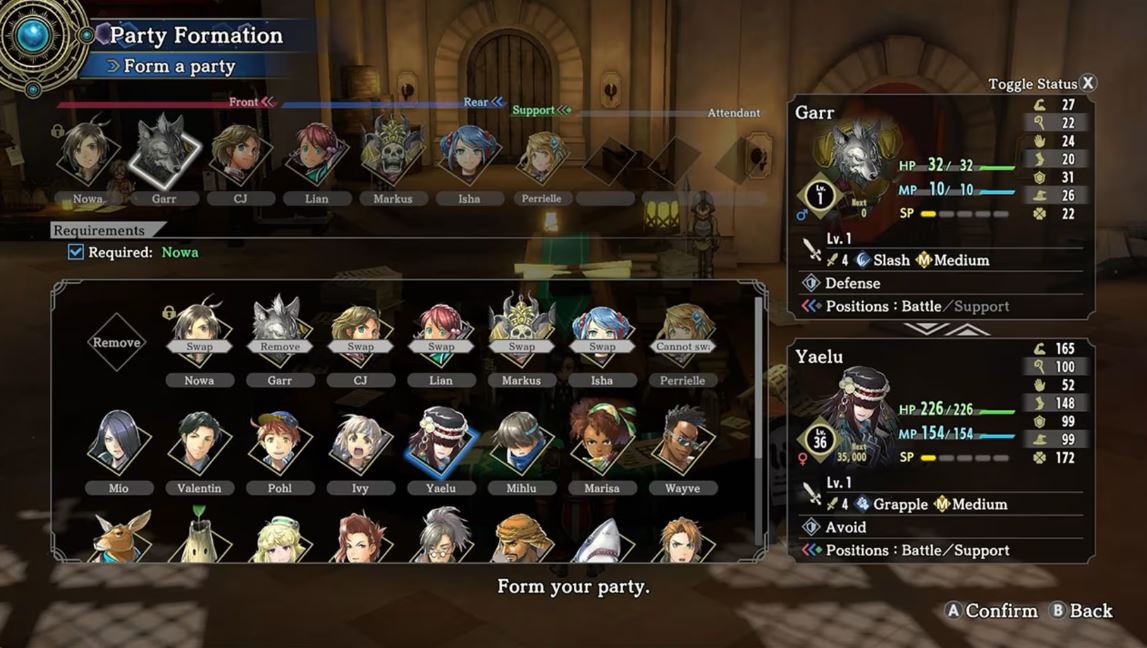
Task: Choose Ivy from the roster
Action: click(360, 442)
